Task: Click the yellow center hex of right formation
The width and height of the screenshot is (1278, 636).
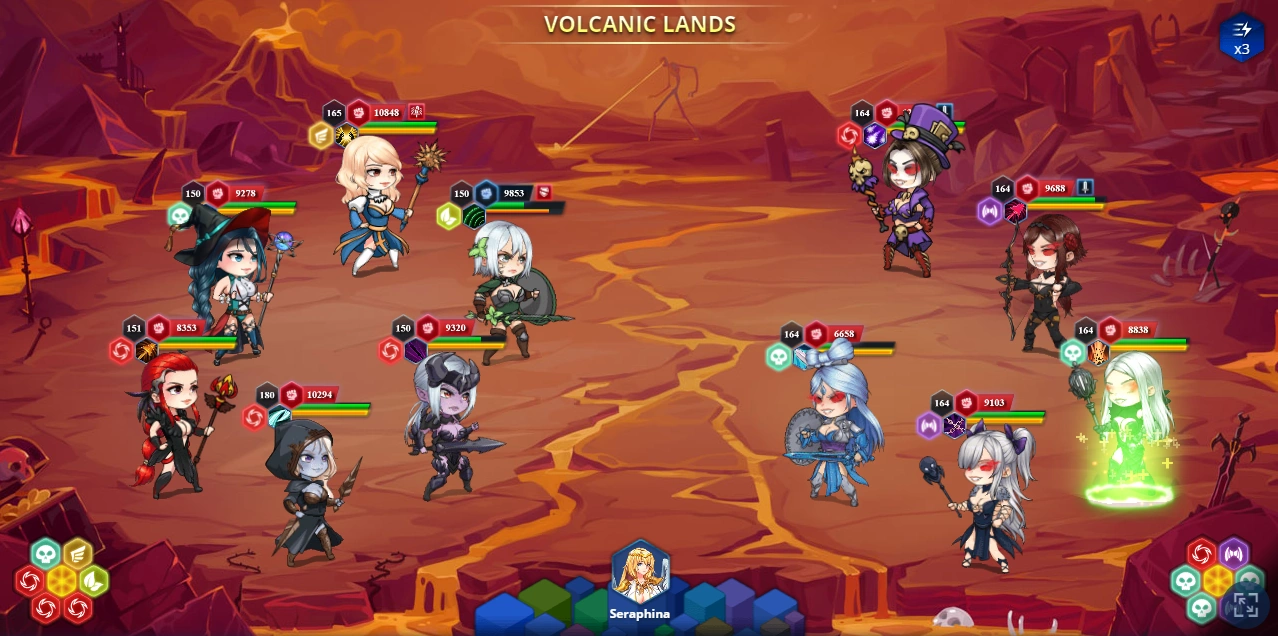Action: tap(1218, 581)
